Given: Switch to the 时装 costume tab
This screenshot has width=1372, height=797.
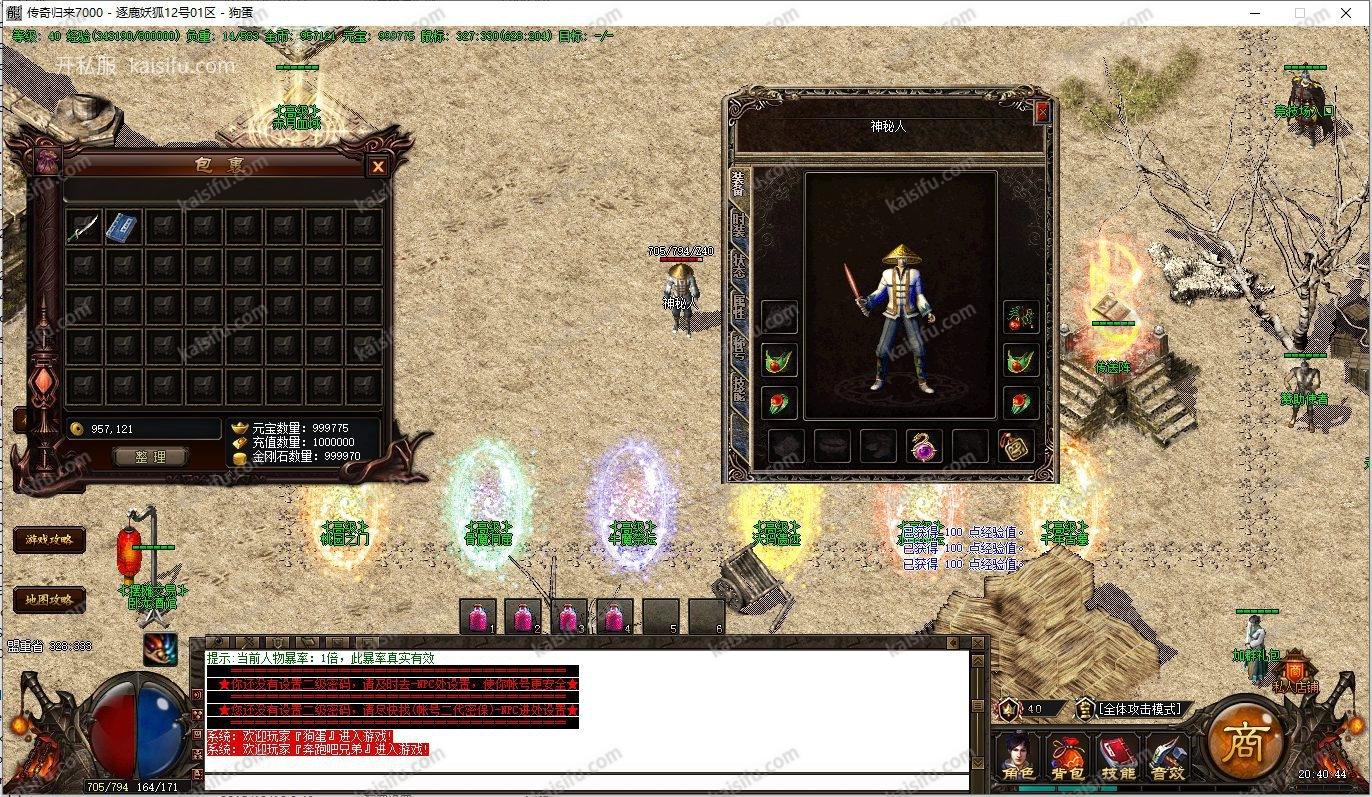Looking at the screenshot, I should click(x=738, y=223).
